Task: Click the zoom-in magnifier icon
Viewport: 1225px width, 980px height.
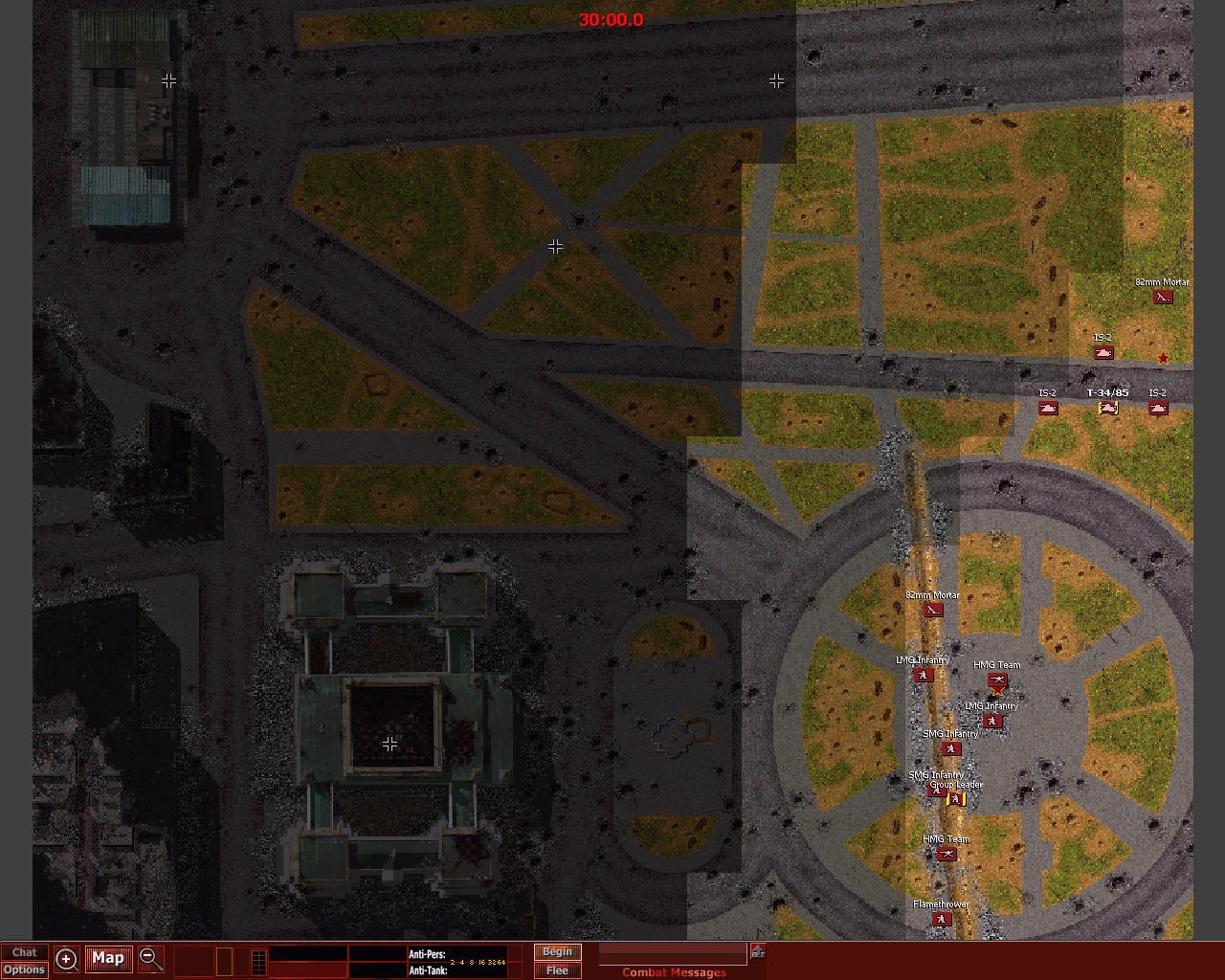Action: 65,959
